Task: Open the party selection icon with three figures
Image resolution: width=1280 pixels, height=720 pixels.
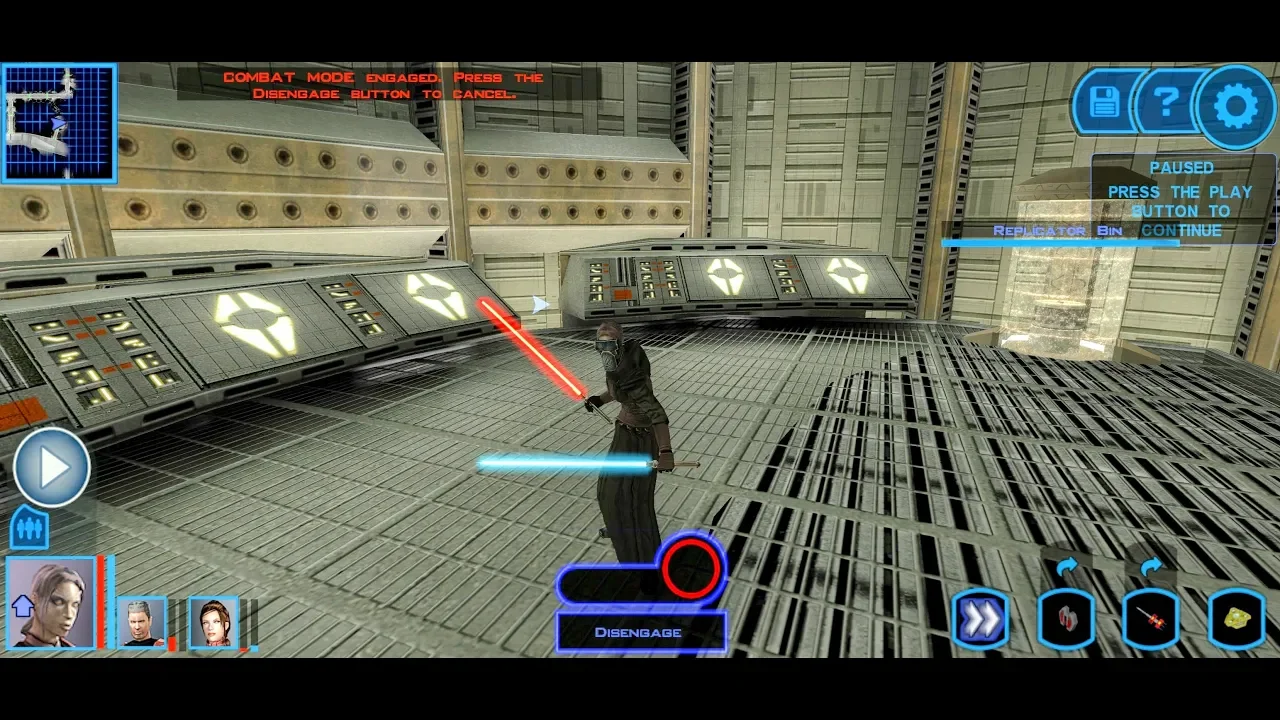Action: [x=29, y=528]
